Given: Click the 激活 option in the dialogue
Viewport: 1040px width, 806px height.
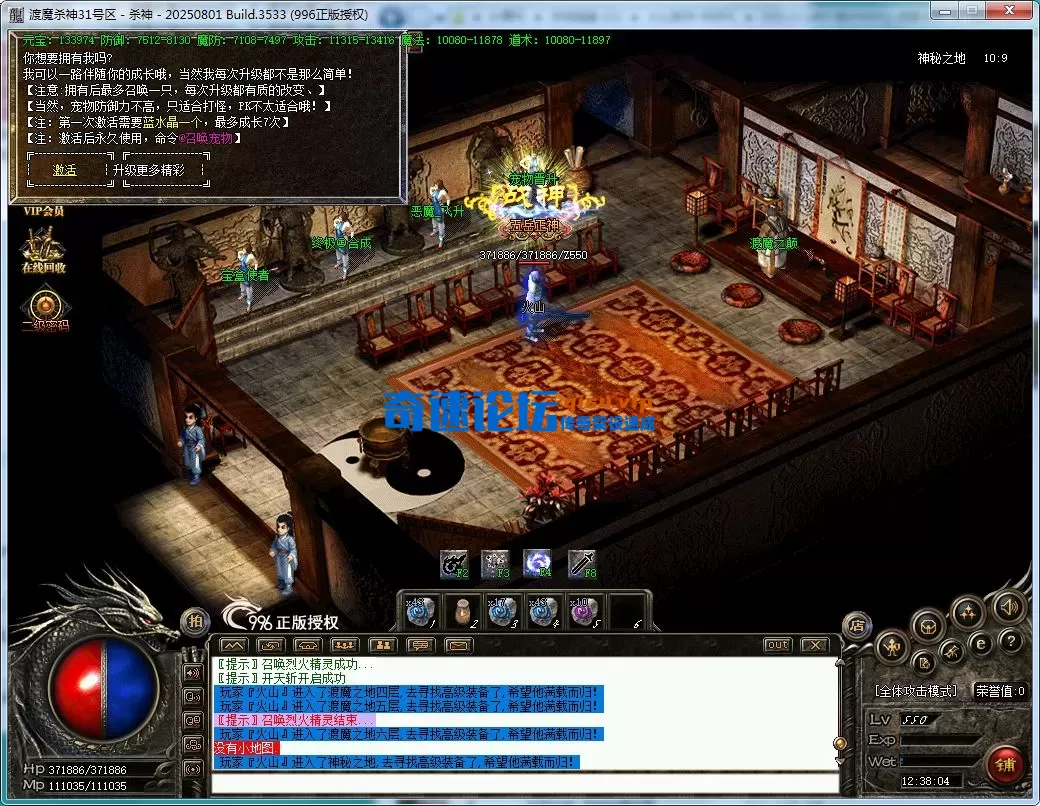Looking at the screenshot, I should 65,170.
